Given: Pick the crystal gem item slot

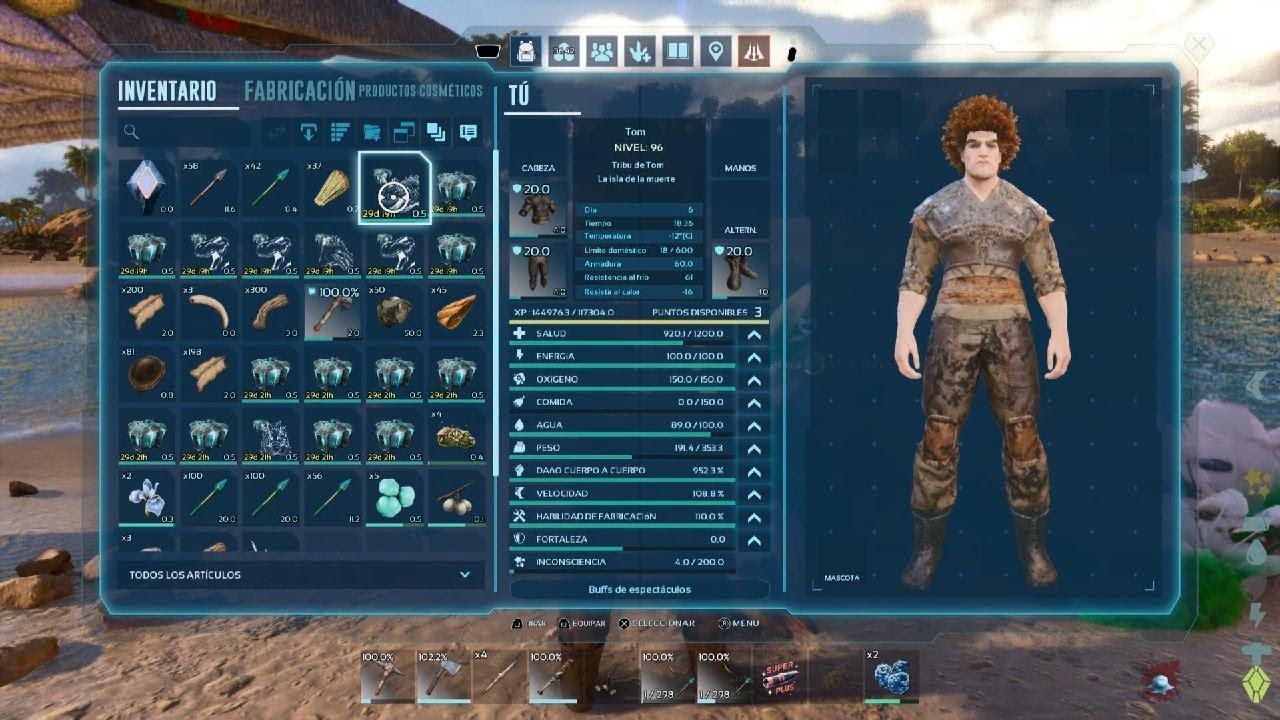Looking at the screenshot, I should [x=147, y=187].
